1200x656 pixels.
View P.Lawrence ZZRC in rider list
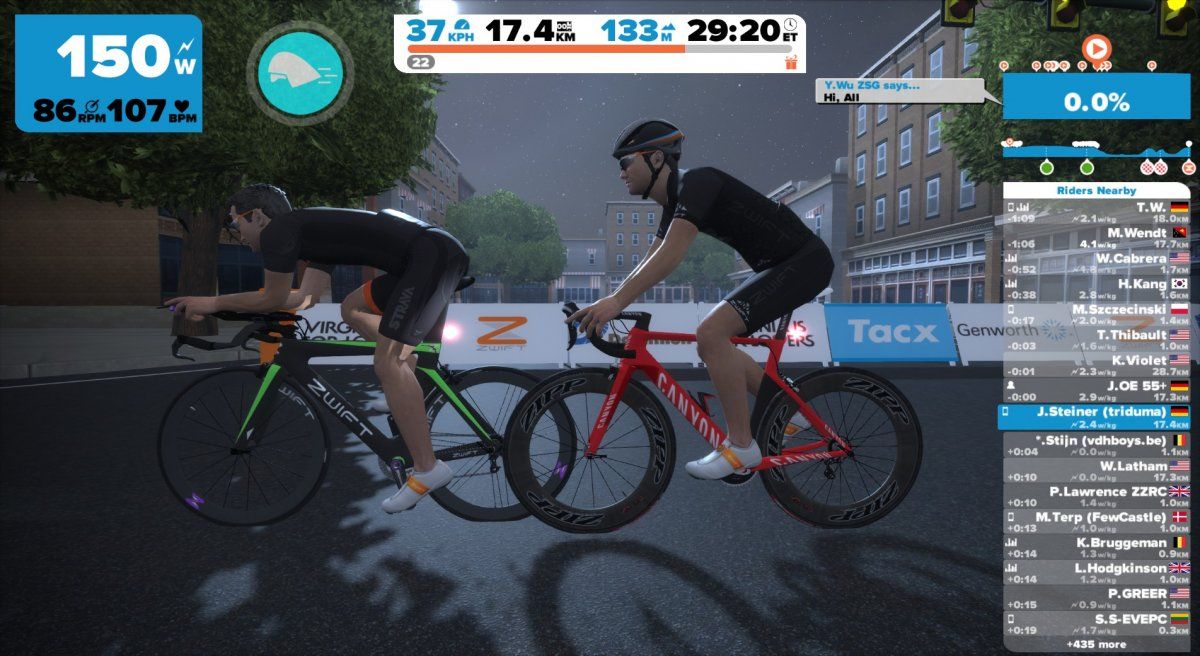coord(1097,497)
